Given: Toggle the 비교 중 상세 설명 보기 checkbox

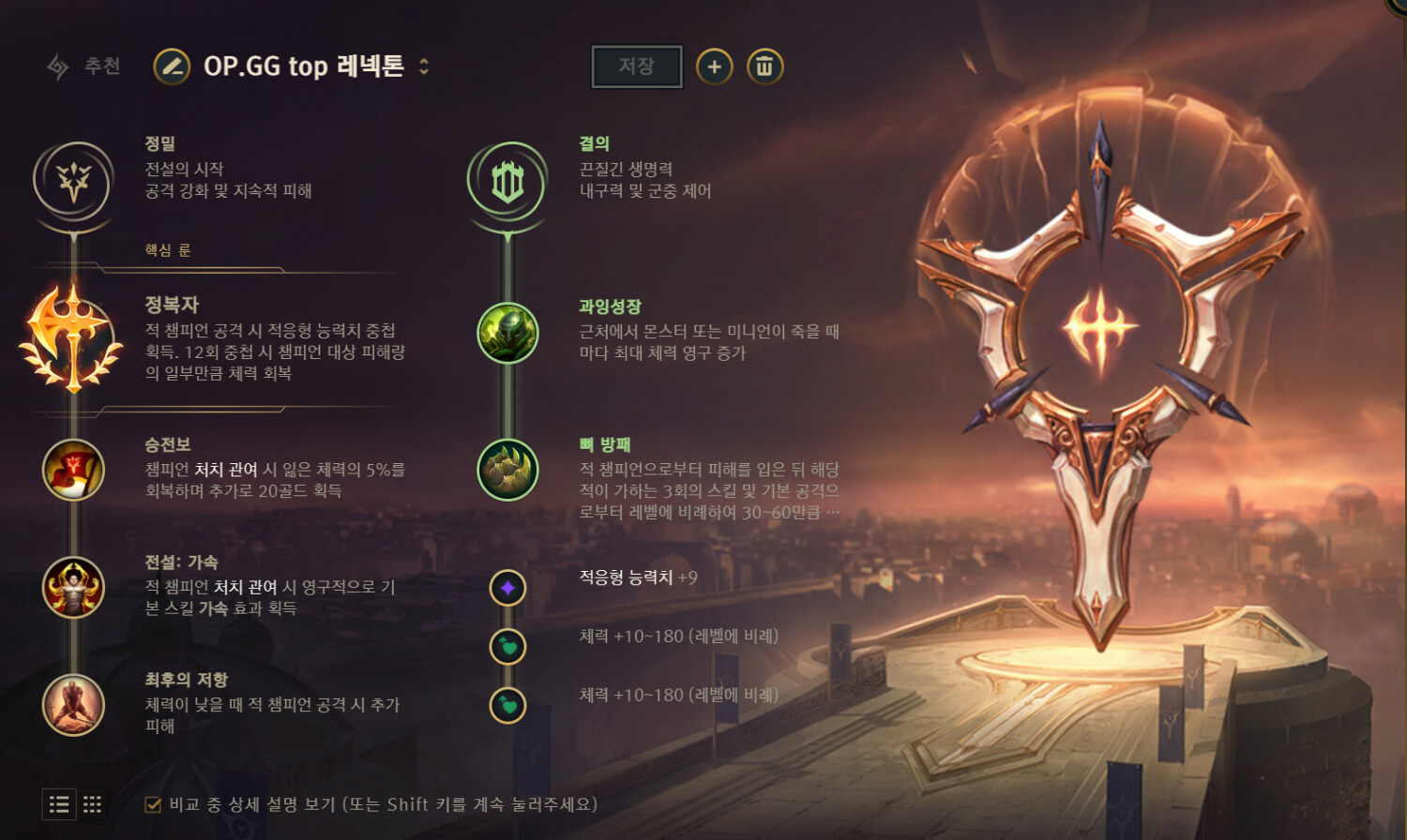Looking at the screenshot, I should (153, 804).
